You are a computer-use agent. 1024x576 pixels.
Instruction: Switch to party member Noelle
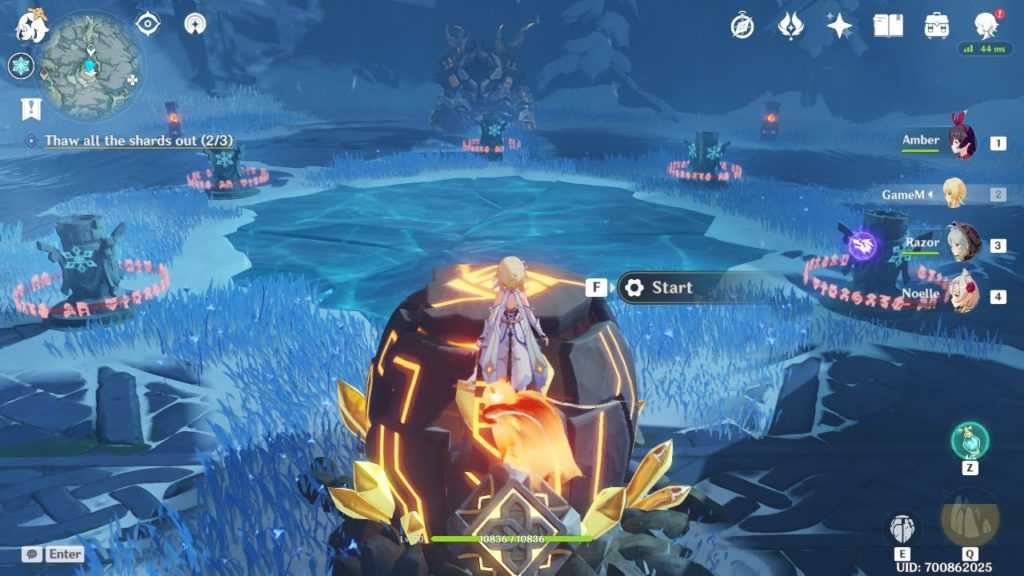[x=961, y=296]
